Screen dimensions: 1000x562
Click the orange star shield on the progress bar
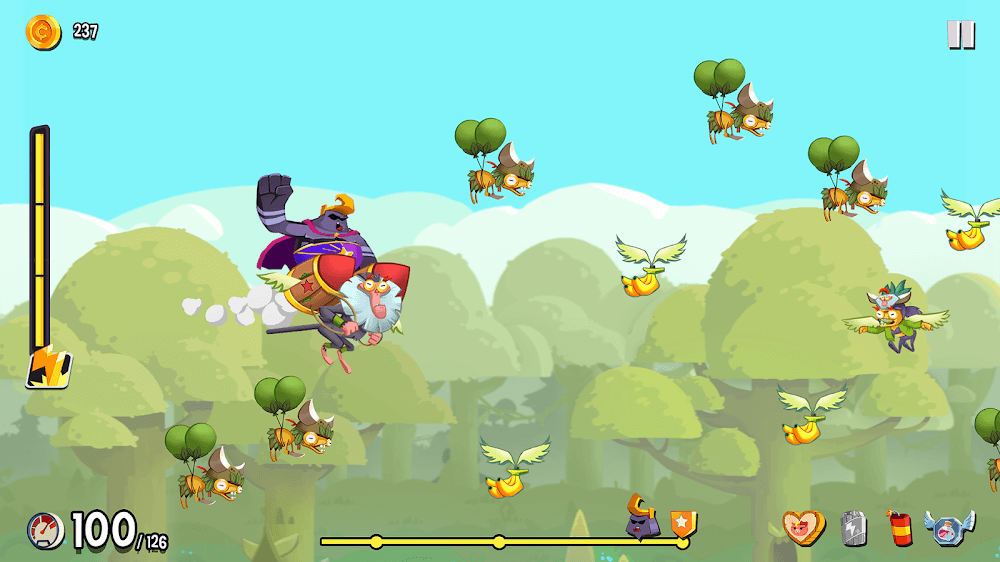(684, 524)
